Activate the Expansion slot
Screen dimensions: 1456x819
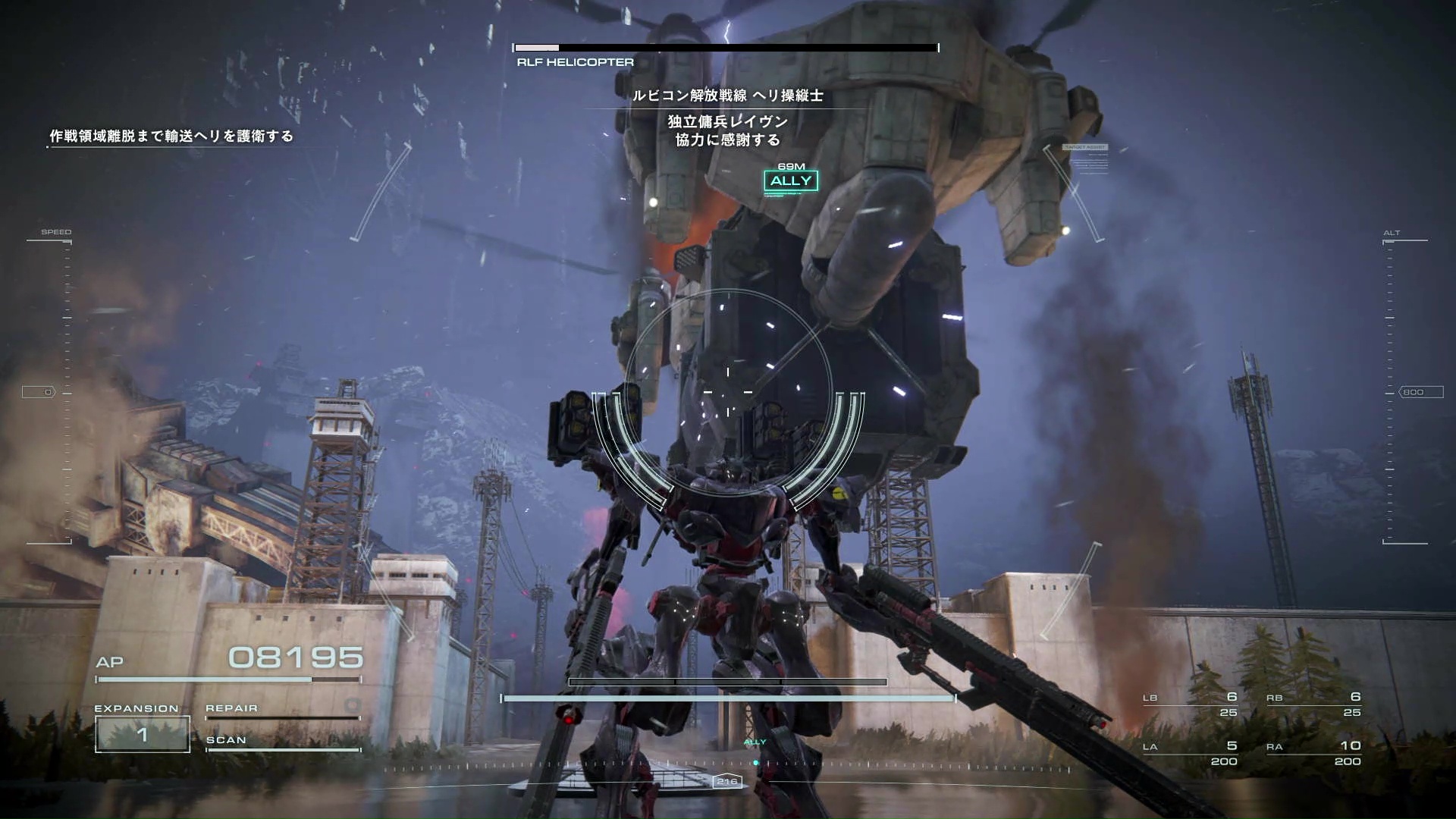(142, 733)
